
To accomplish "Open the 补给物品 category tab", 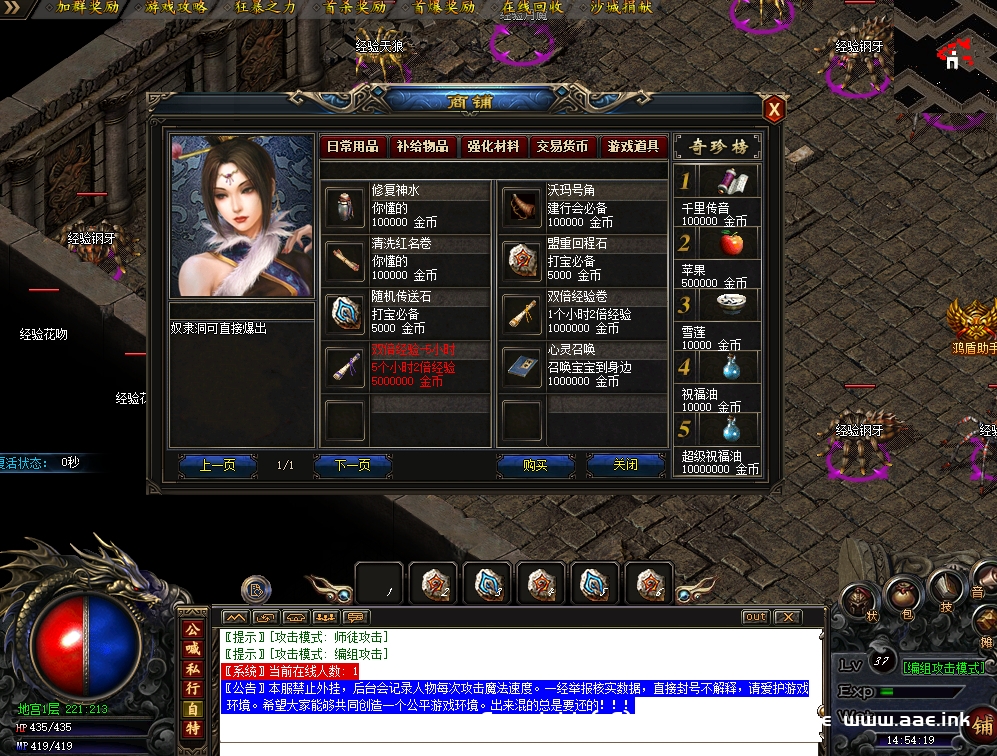I will click(x=422, y=146).
